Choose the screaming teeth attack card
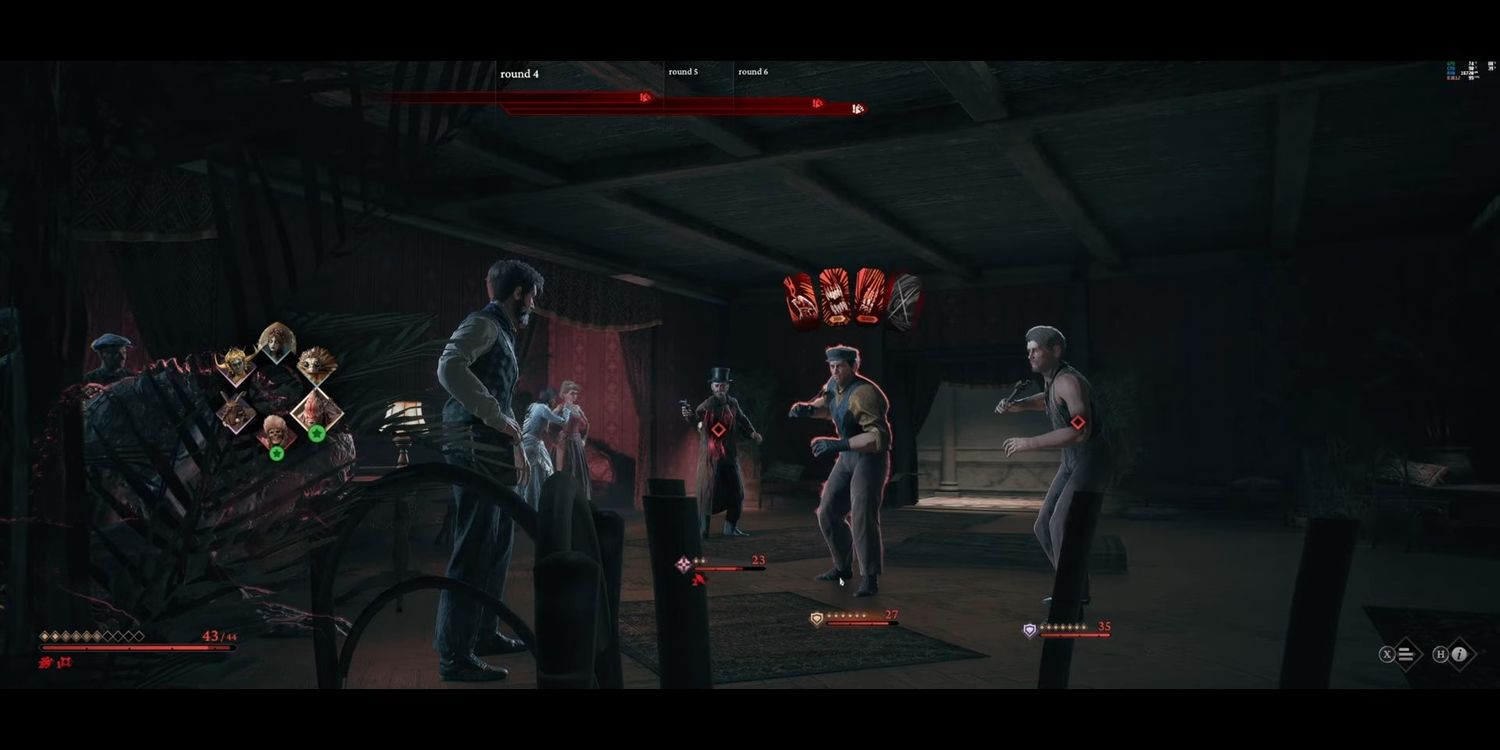The width and height of the screenshot is (1500, 750). [835, 298]
